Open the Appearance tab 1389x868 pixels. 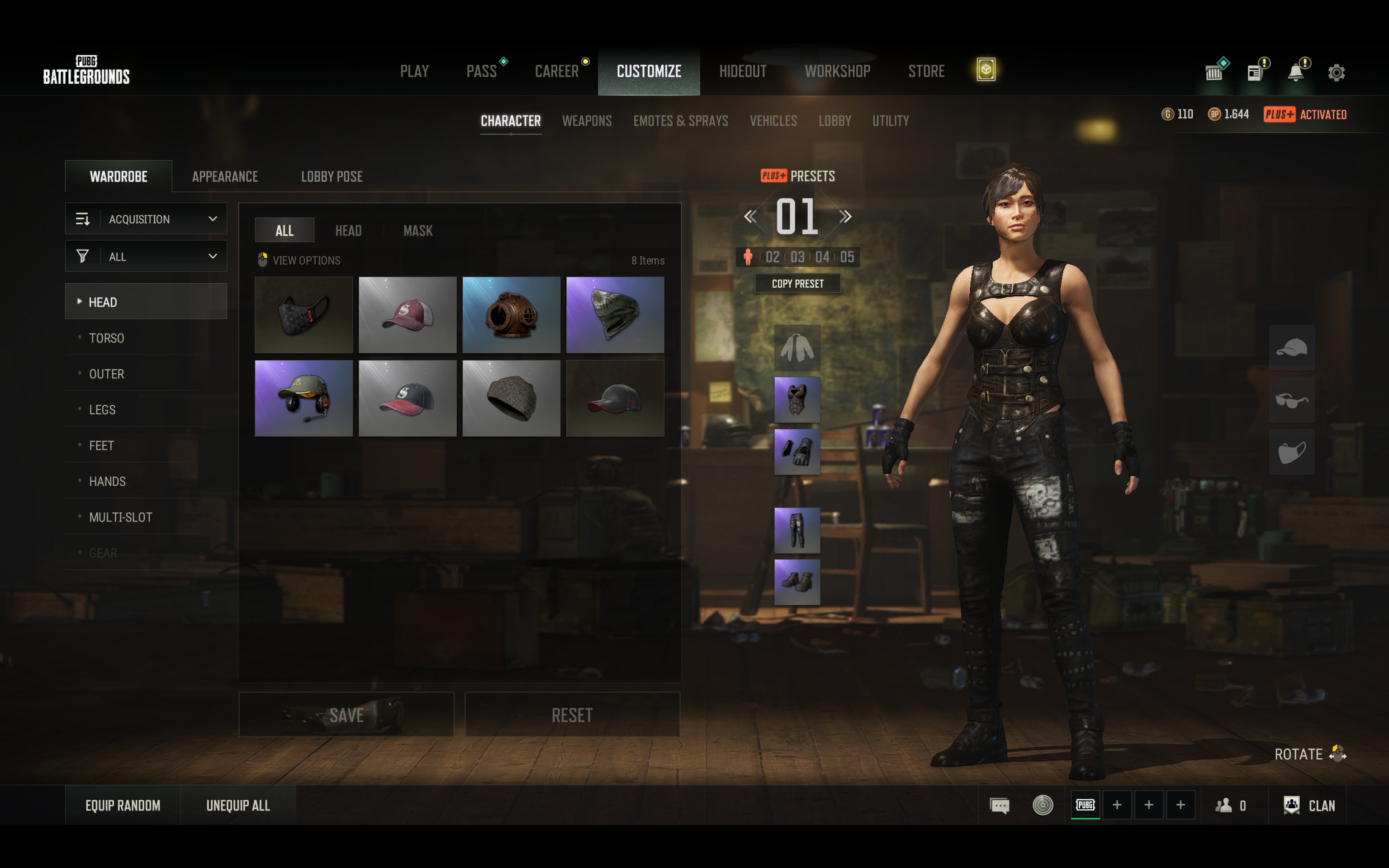click(x=225, y=176)
